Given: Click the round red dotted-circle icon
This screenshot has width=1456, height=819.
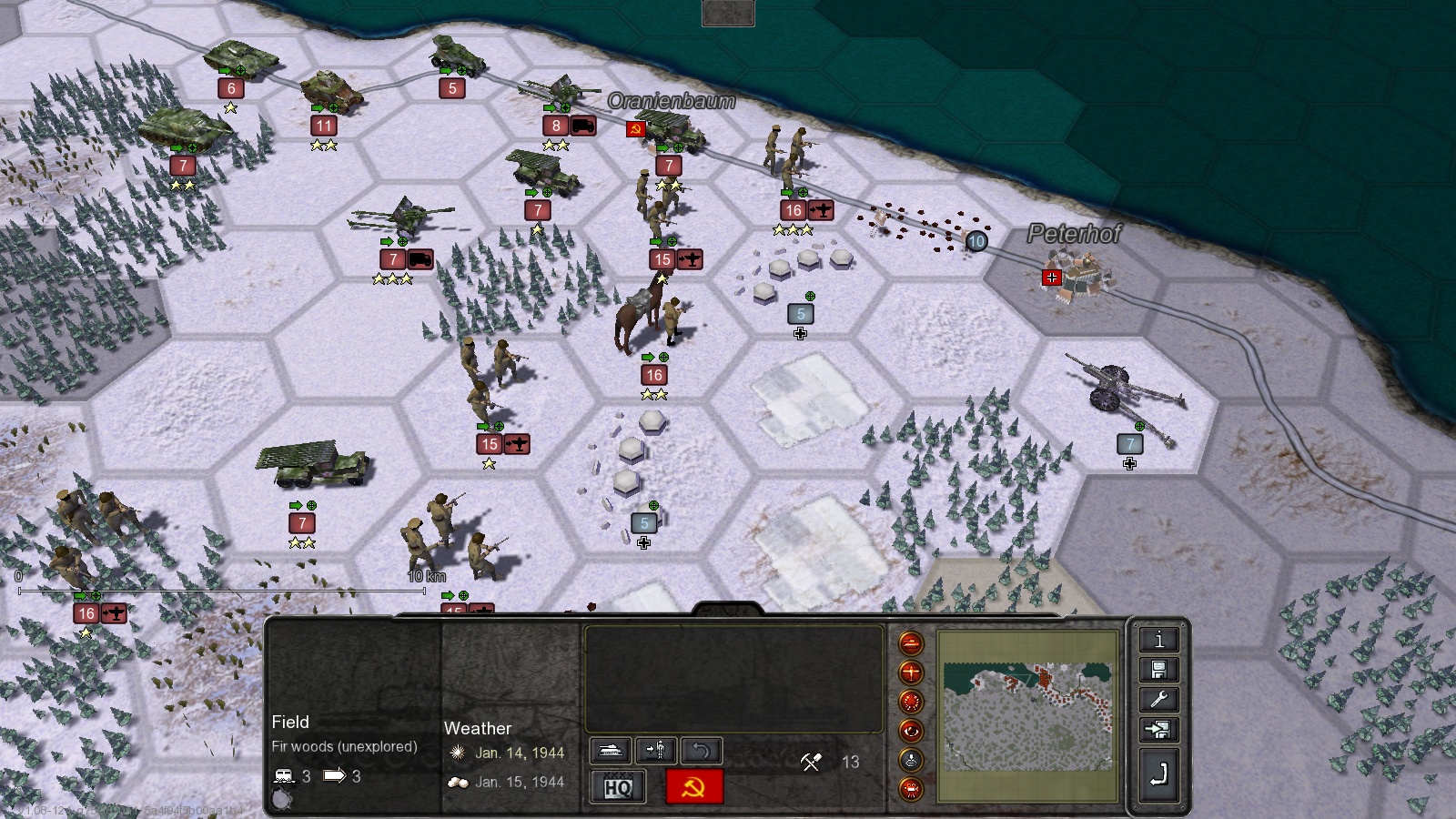Looking at the screenshot, I should click(911, 702).
